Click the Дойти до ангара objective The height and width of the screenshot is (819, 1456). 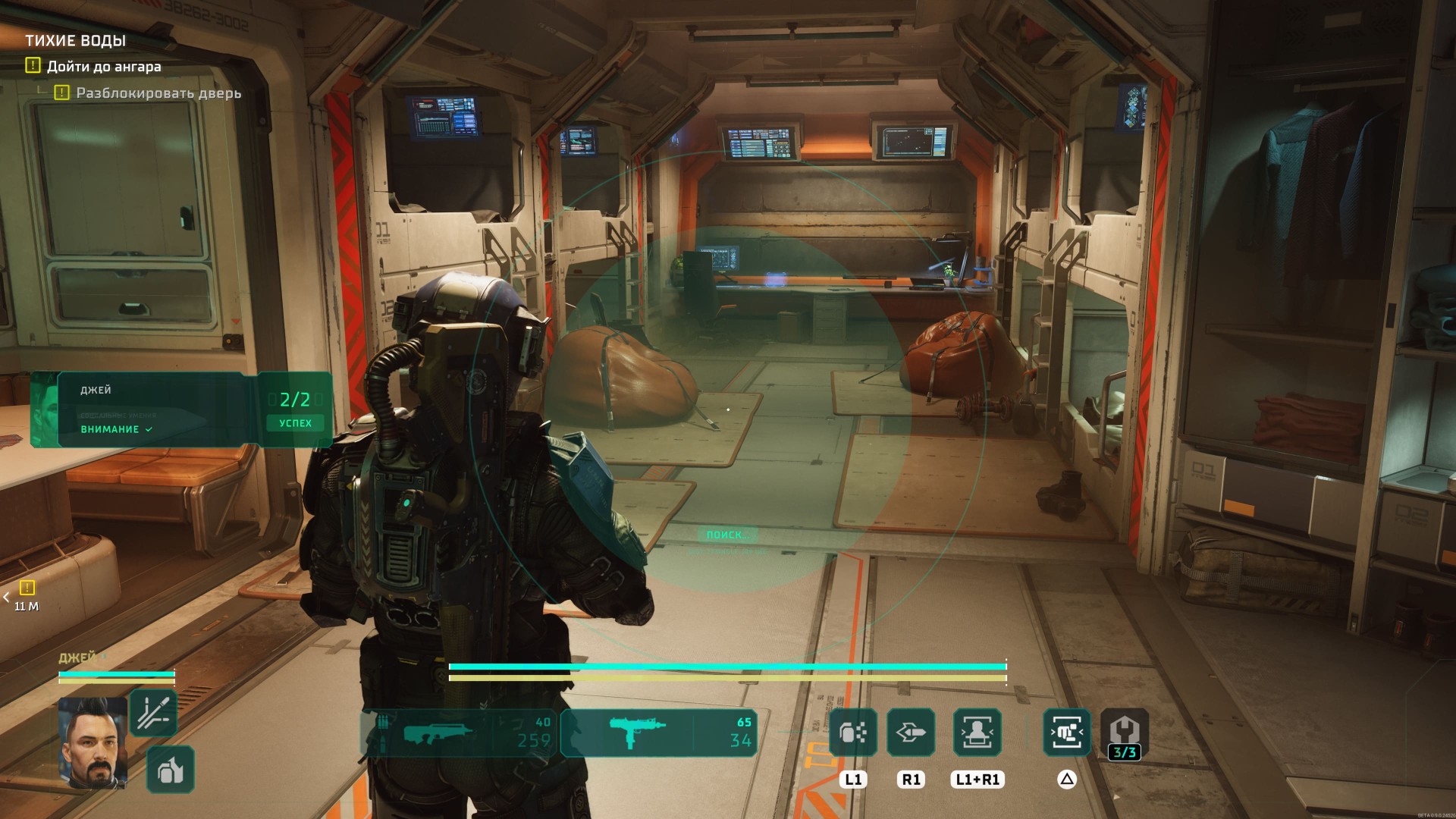[103, 67]
